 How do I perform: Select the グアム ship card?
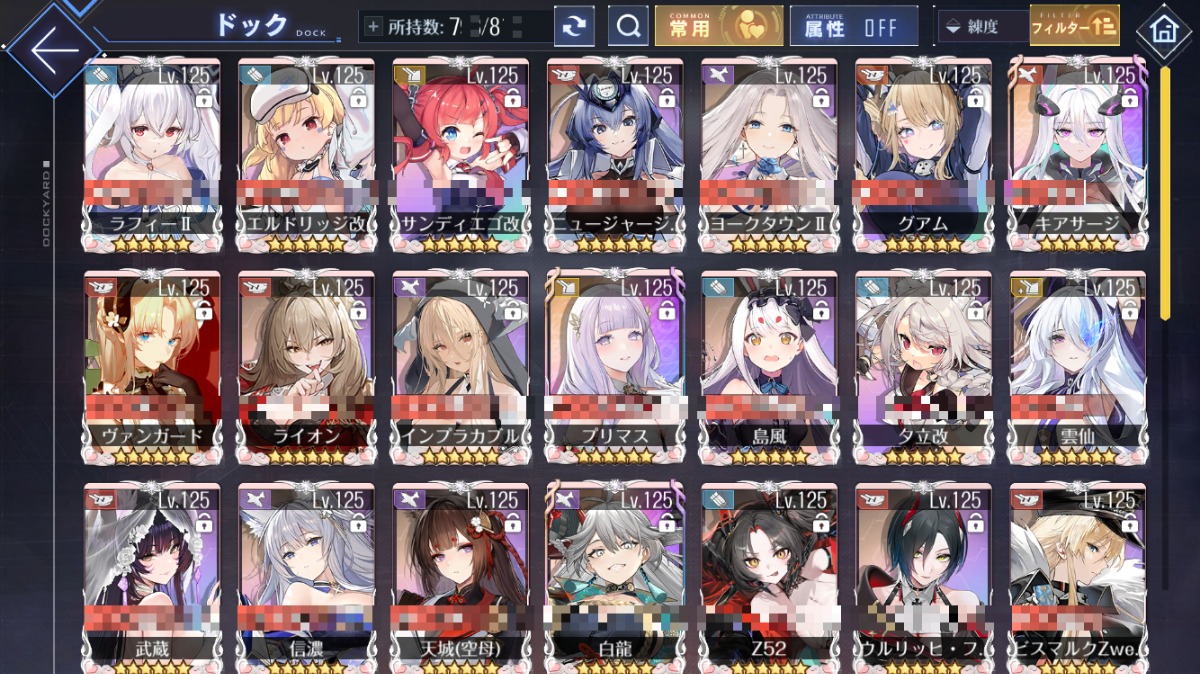(922, 150)
